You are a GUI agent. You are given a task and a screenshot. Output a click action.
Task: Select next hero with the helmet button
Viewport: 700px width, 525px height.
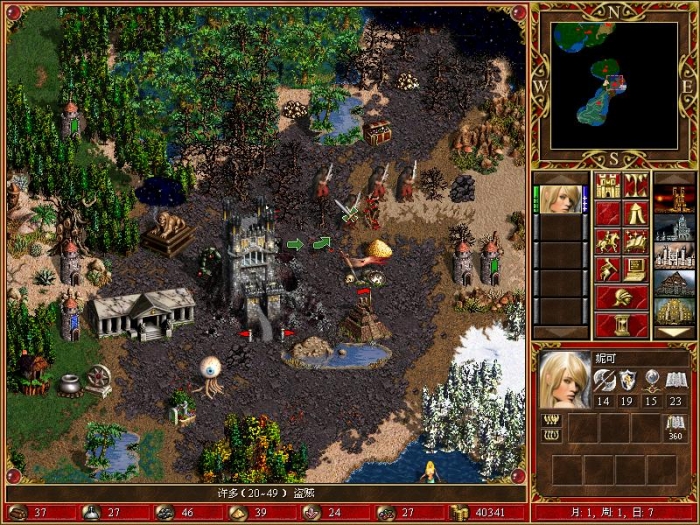click(x=623, y=297)
